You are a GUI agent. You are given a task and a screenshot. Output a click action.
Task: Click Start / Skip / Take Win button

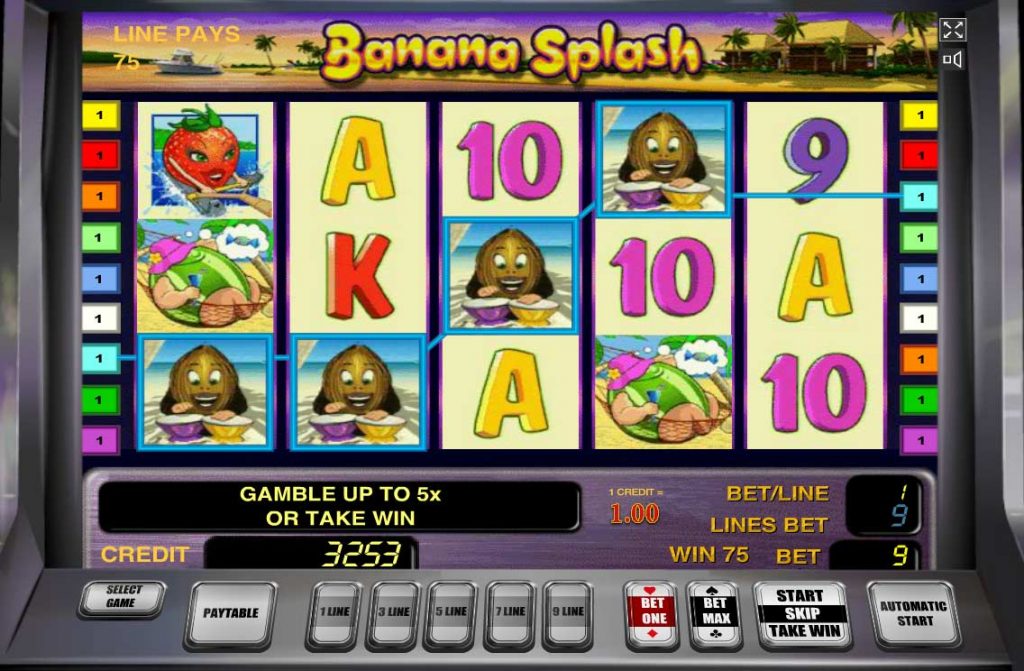[x=800, y=613]
